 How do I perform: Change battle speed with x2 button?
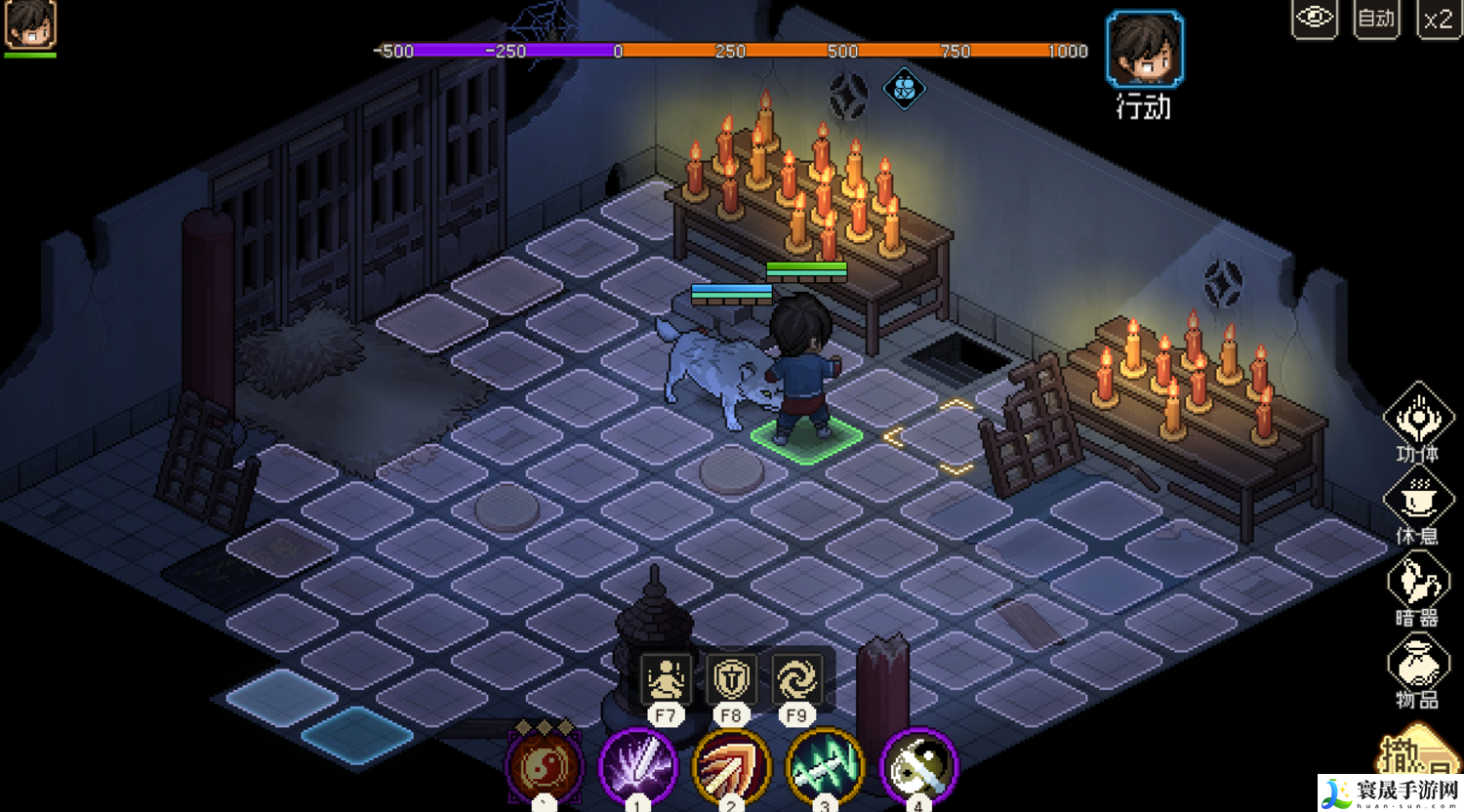1438,19
